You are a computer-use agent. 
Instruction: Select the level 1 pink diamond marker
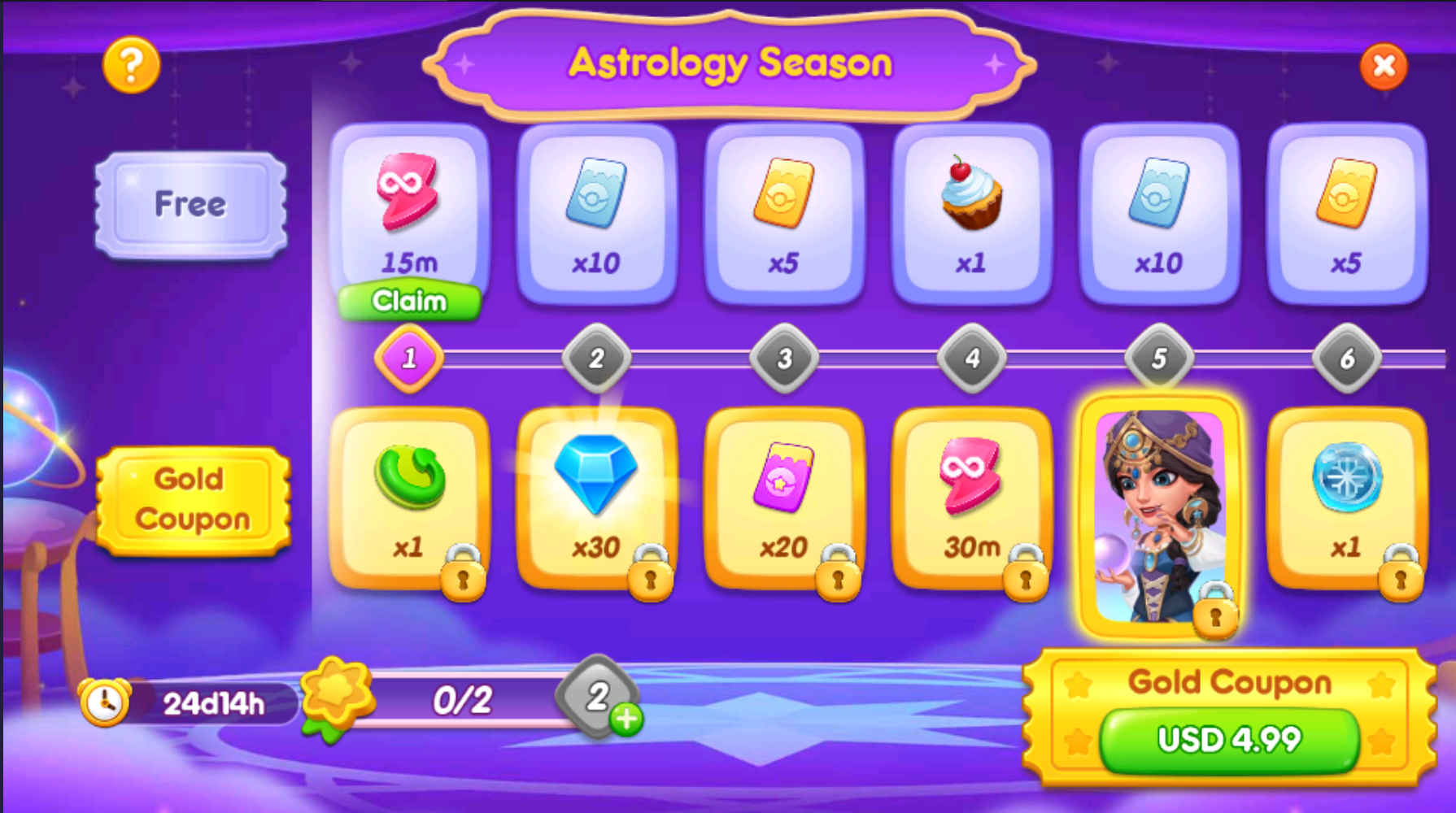coord(409,359)
